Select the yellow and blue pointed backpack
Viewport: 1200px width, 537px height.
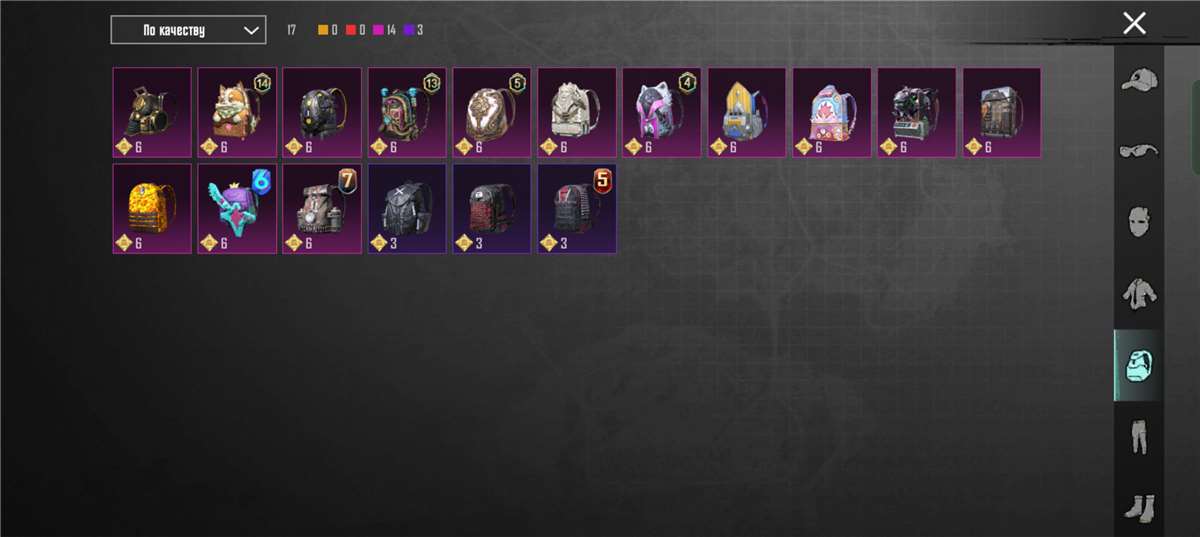tap(747, 112)
